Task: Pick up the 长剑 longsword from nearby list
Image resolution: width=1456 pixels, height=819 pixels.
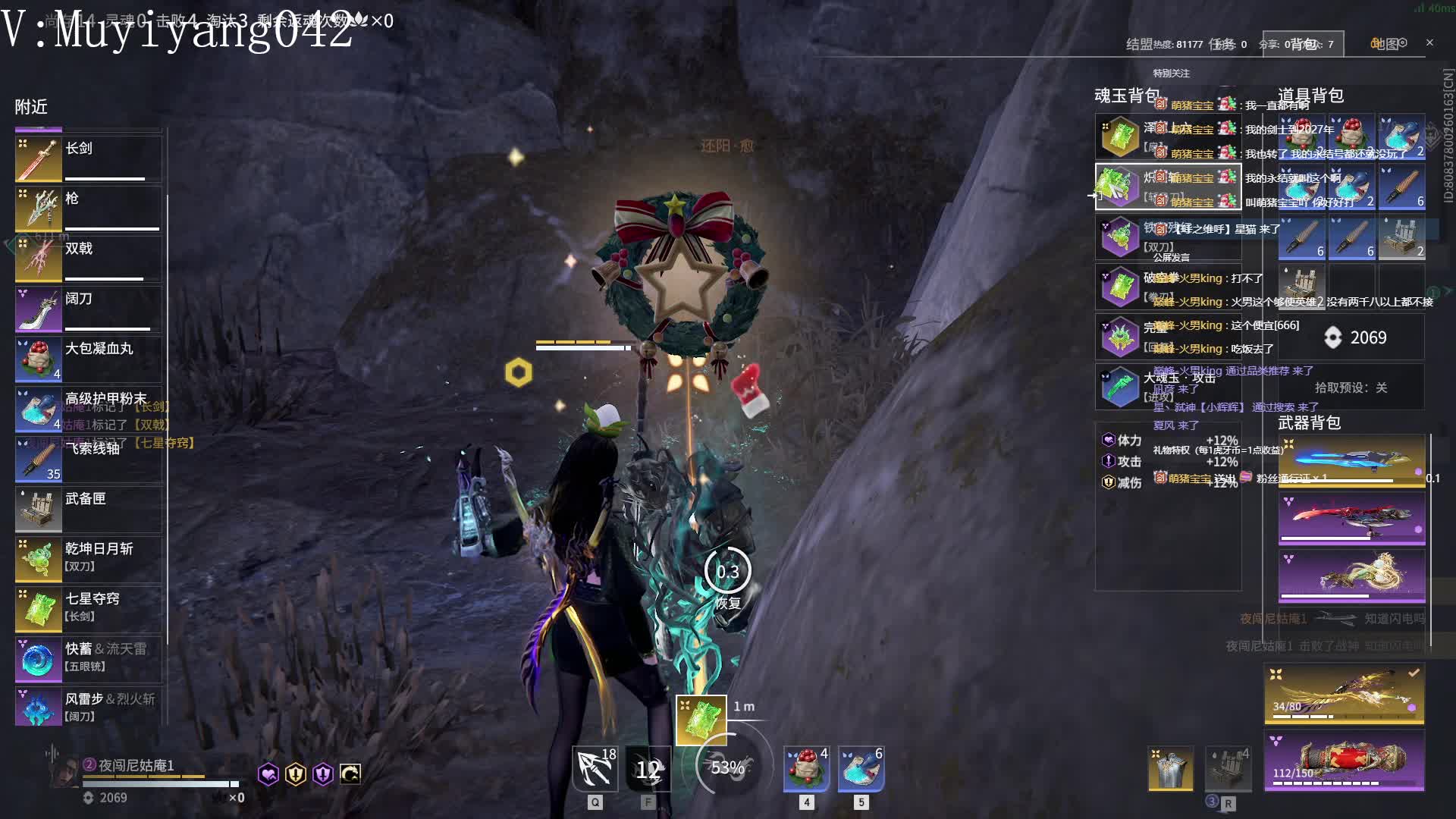Action: coord(88,158)
